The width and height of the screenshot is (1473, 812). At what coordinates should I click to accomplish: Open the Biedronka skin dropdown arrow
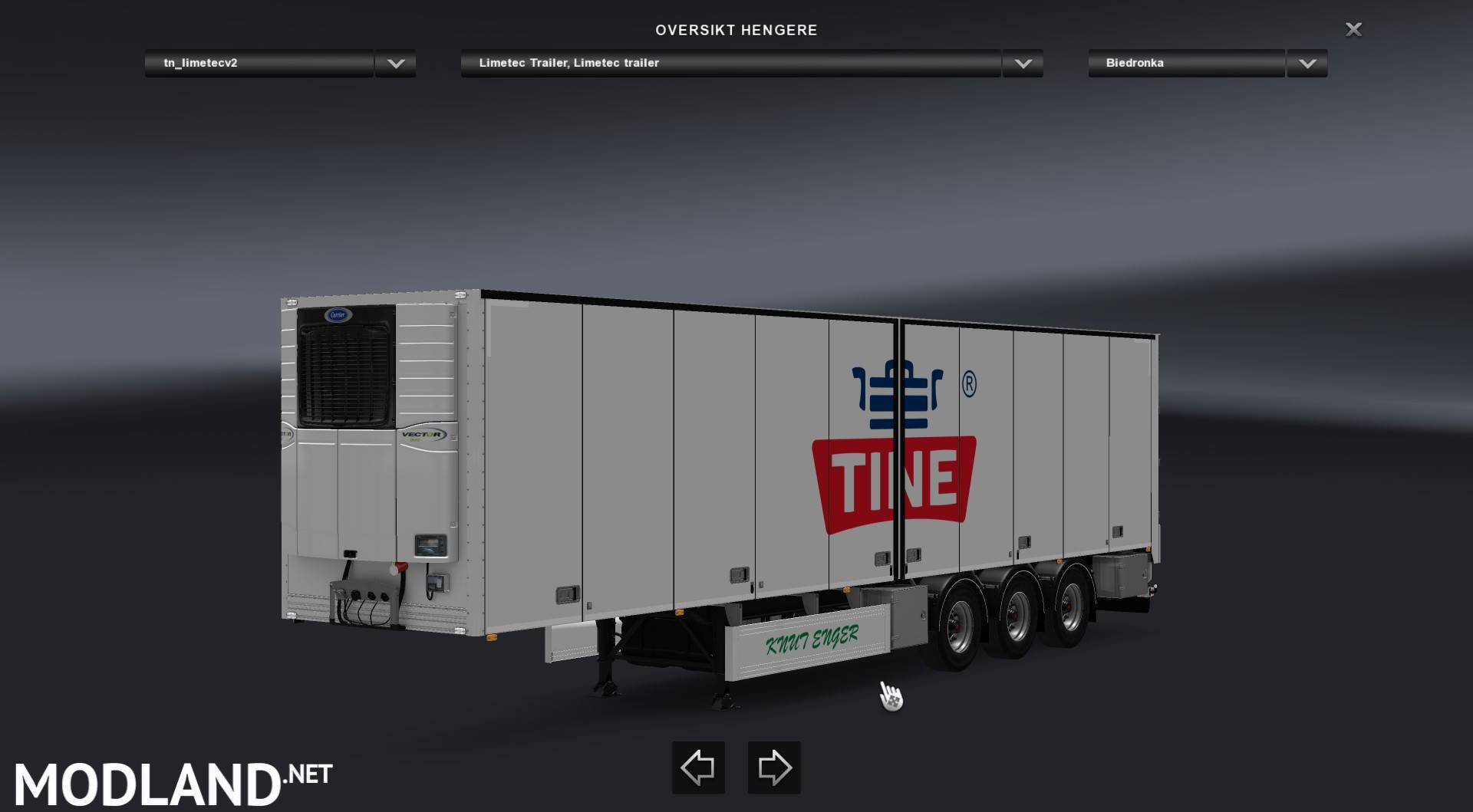click(x=1307, y=64)
